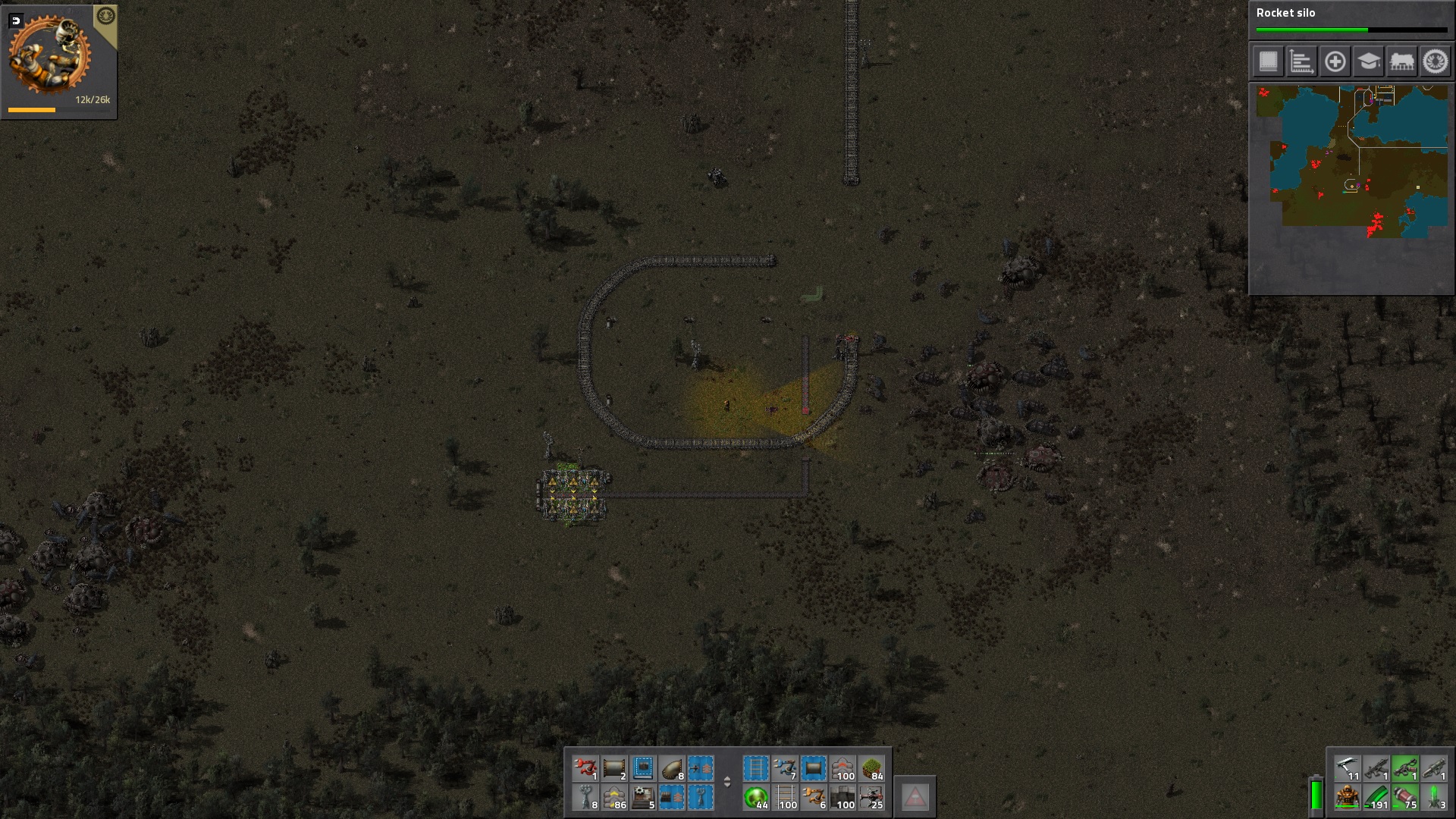The image size is (1456, 819).
Task: Open the trains overview locomotive button
Action: 1401,61
